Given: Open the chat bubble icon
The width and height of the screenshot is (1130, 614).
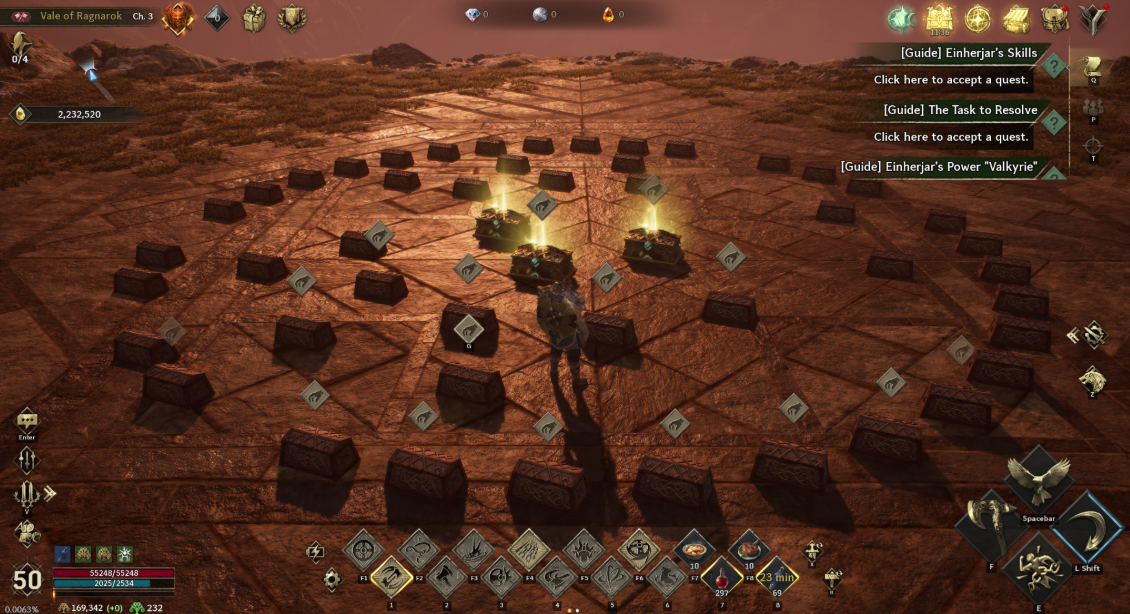Looking at the screenshot, I should tap(27, 421).
